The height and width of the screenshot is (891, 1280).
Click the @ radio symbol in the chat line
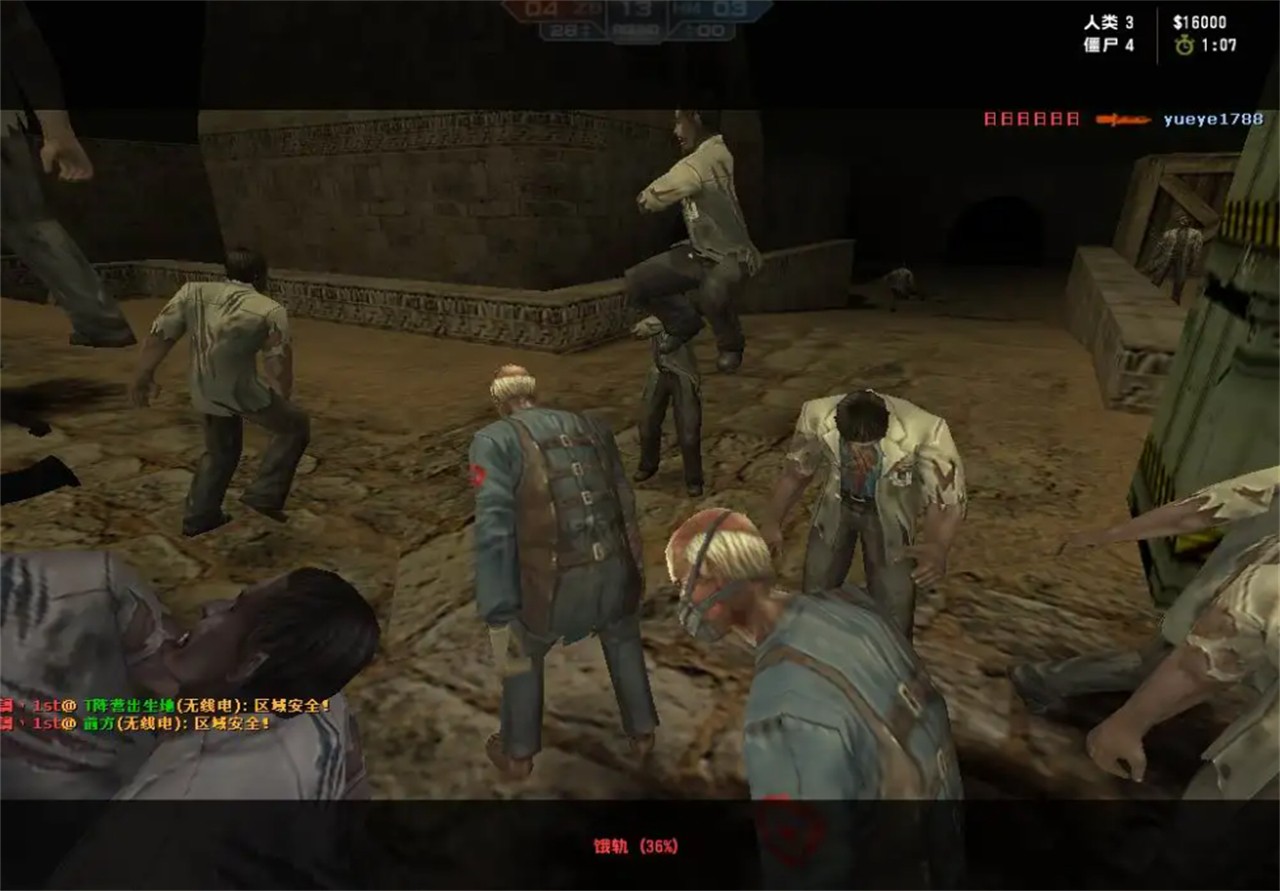click(70, 706)
